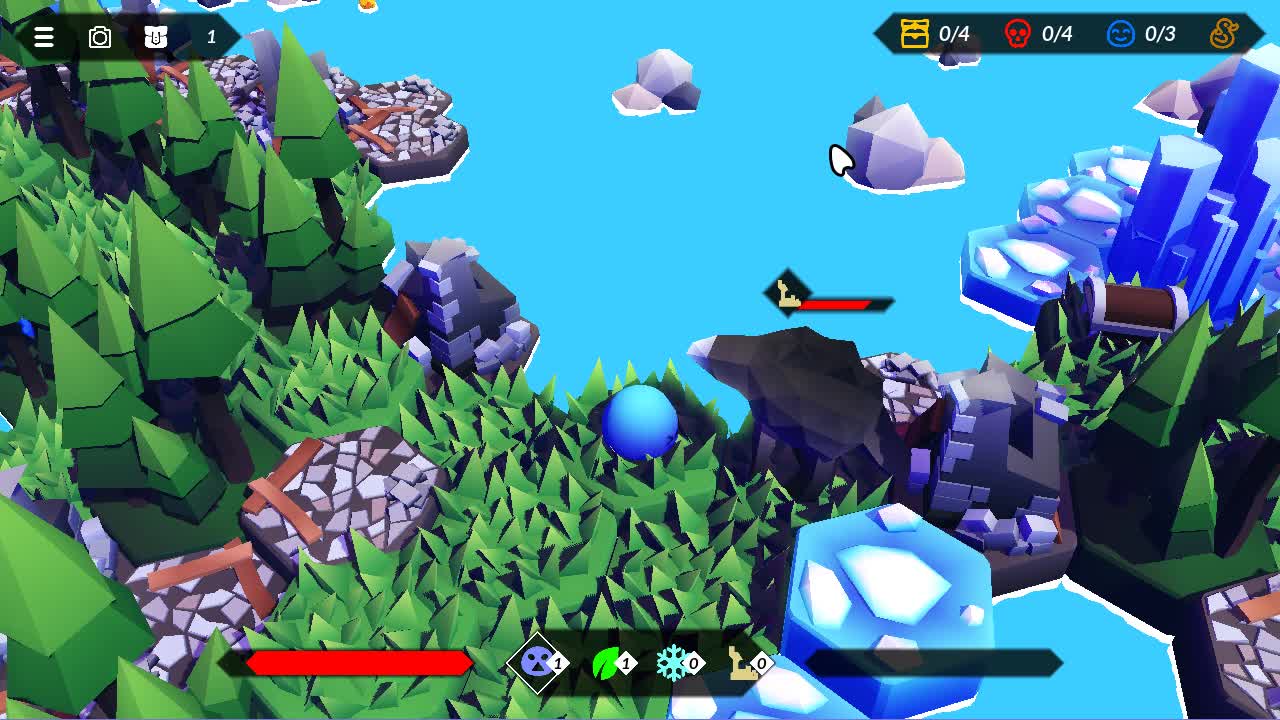Select the tan boot ability slot
This screenshot has height=720, width=1280.
click(742, 662)
